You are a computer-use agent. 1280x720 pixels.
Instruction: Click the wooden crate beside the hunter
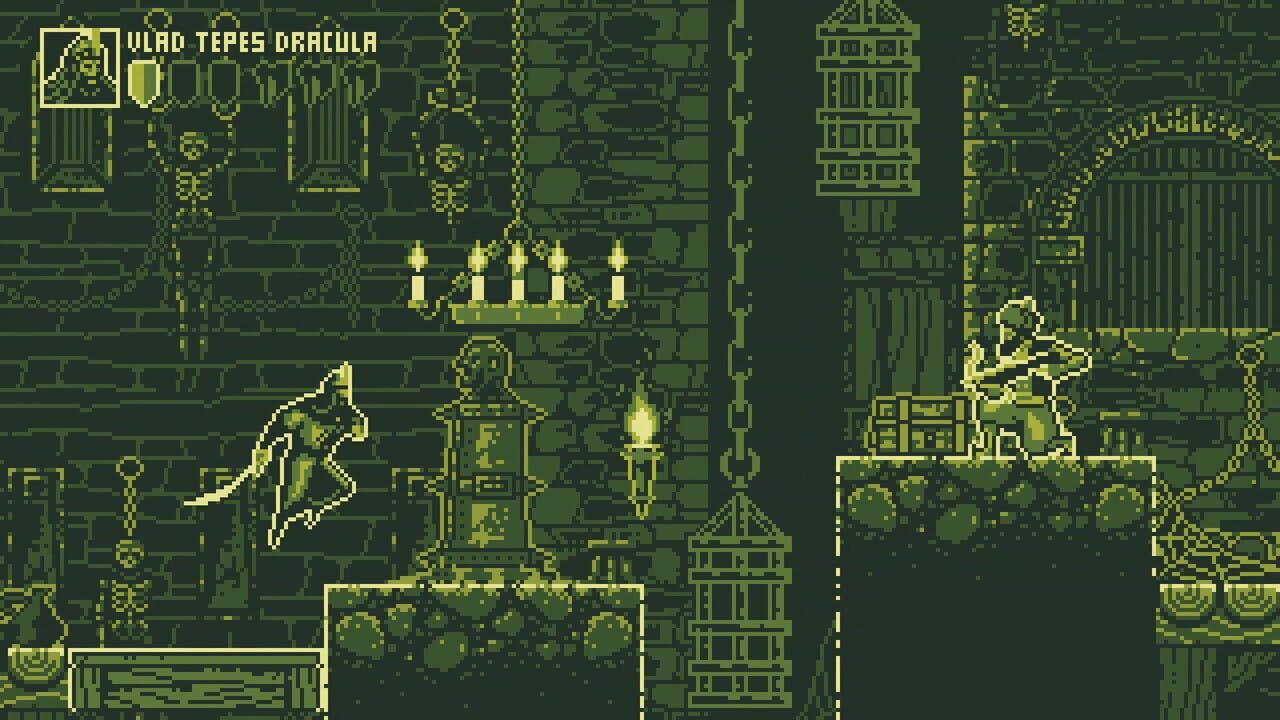click(915, 425)
